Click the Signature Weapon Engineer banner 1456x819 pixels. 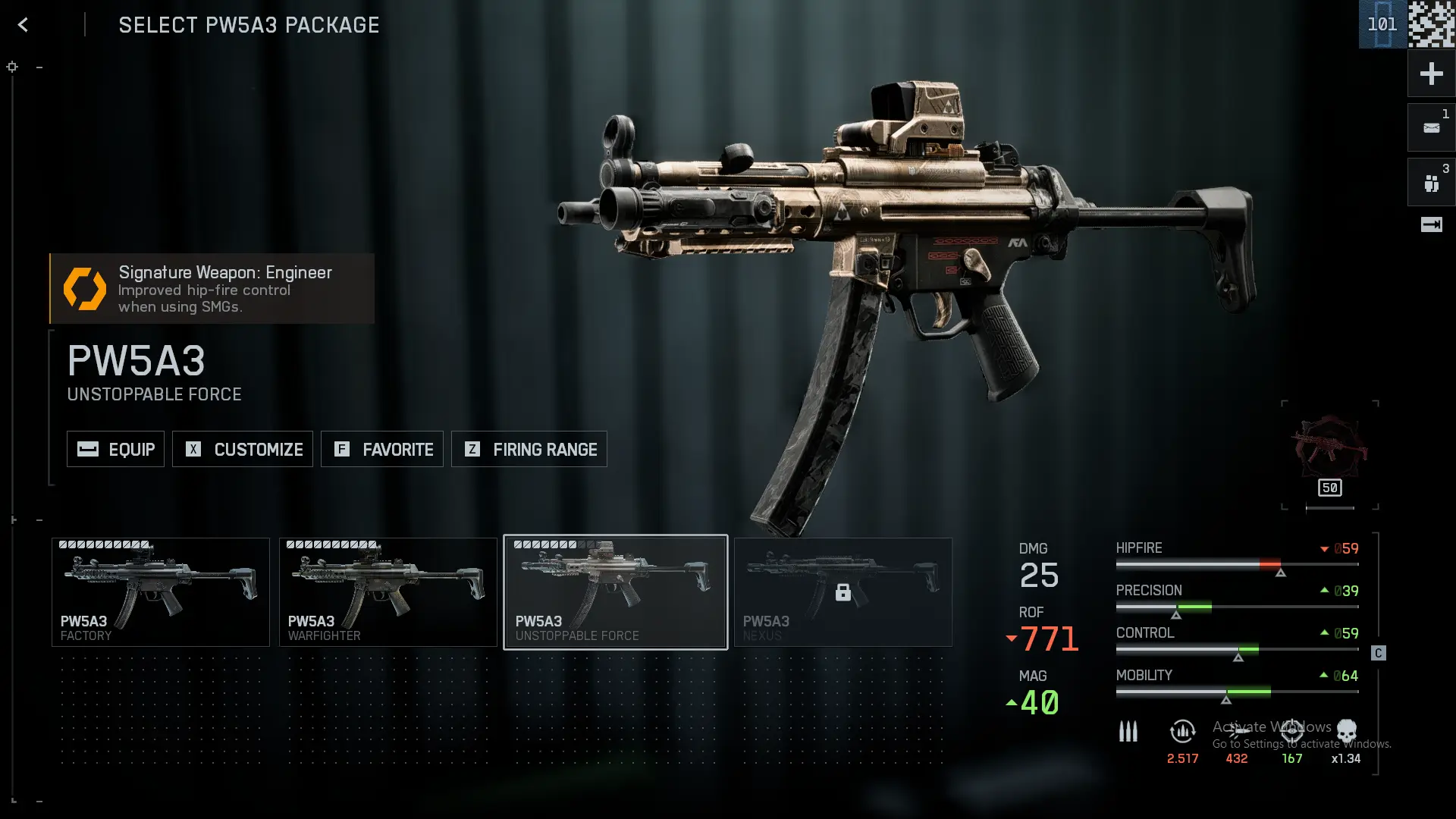pos(212,289)
